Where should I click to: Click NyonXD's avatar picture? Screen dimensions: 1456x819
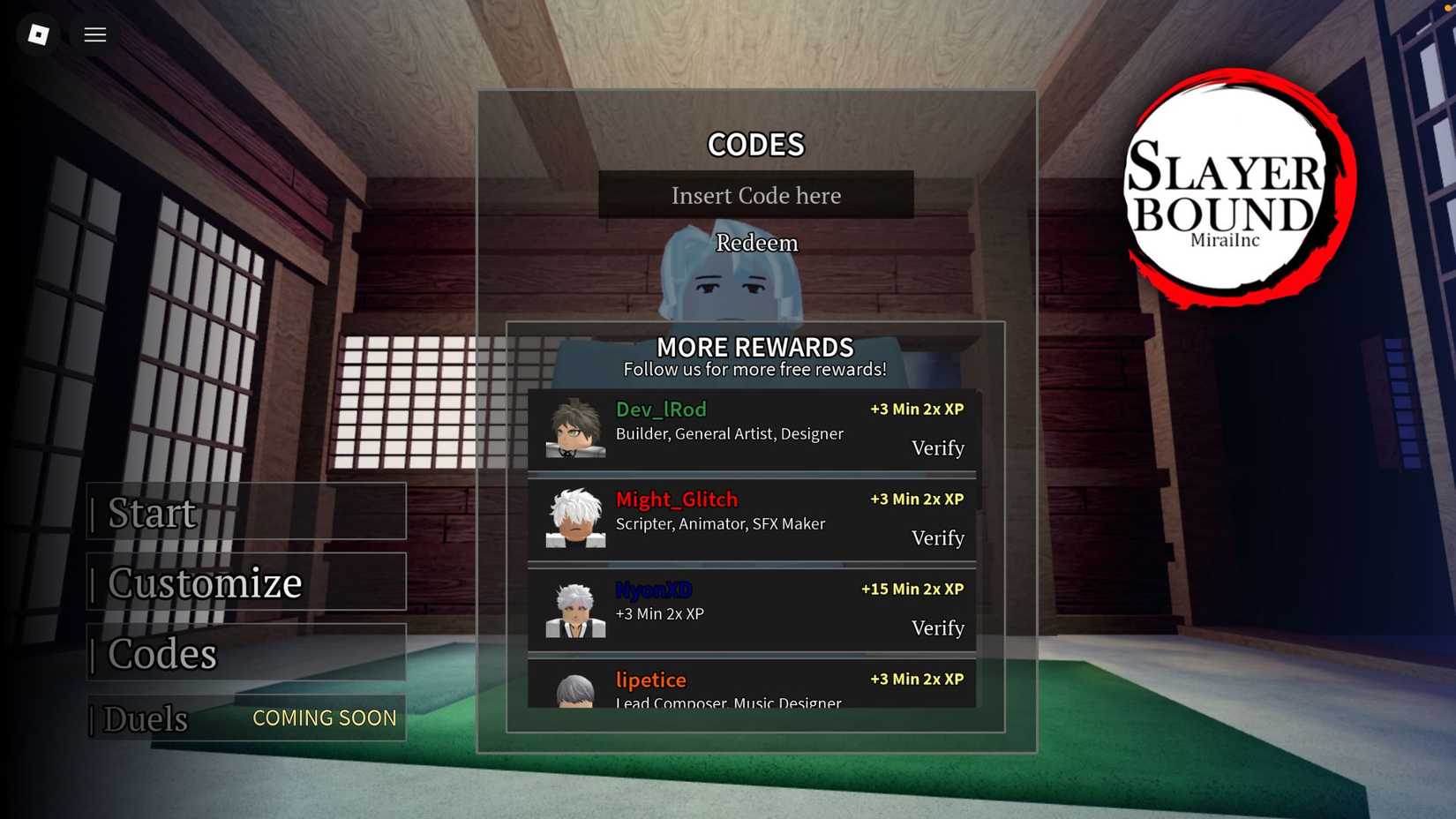coord(575,612)
